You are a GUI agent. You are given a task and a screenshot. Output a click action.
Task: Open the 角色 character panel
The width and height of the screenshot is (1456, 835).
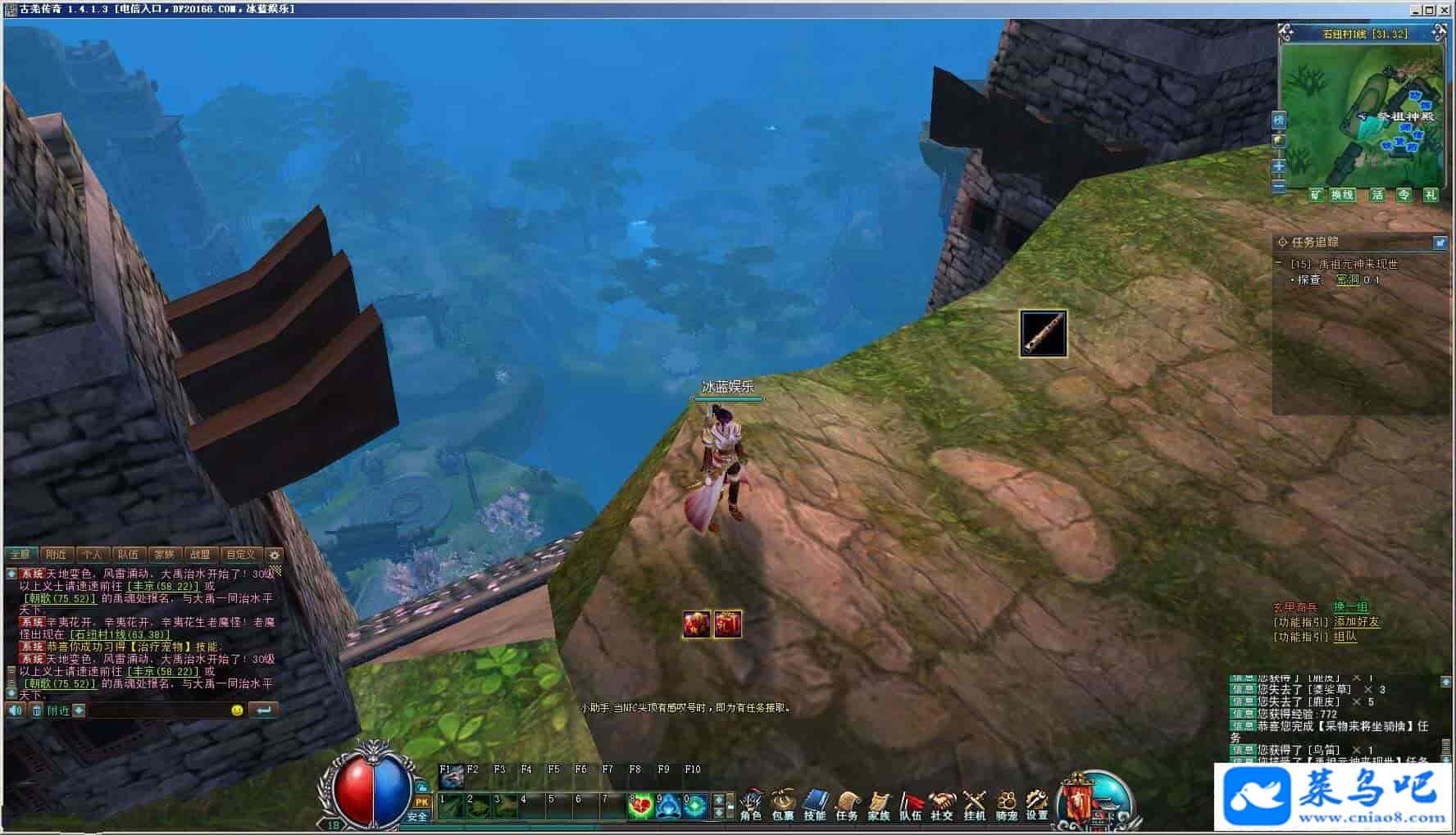click(x=751, y=804)
